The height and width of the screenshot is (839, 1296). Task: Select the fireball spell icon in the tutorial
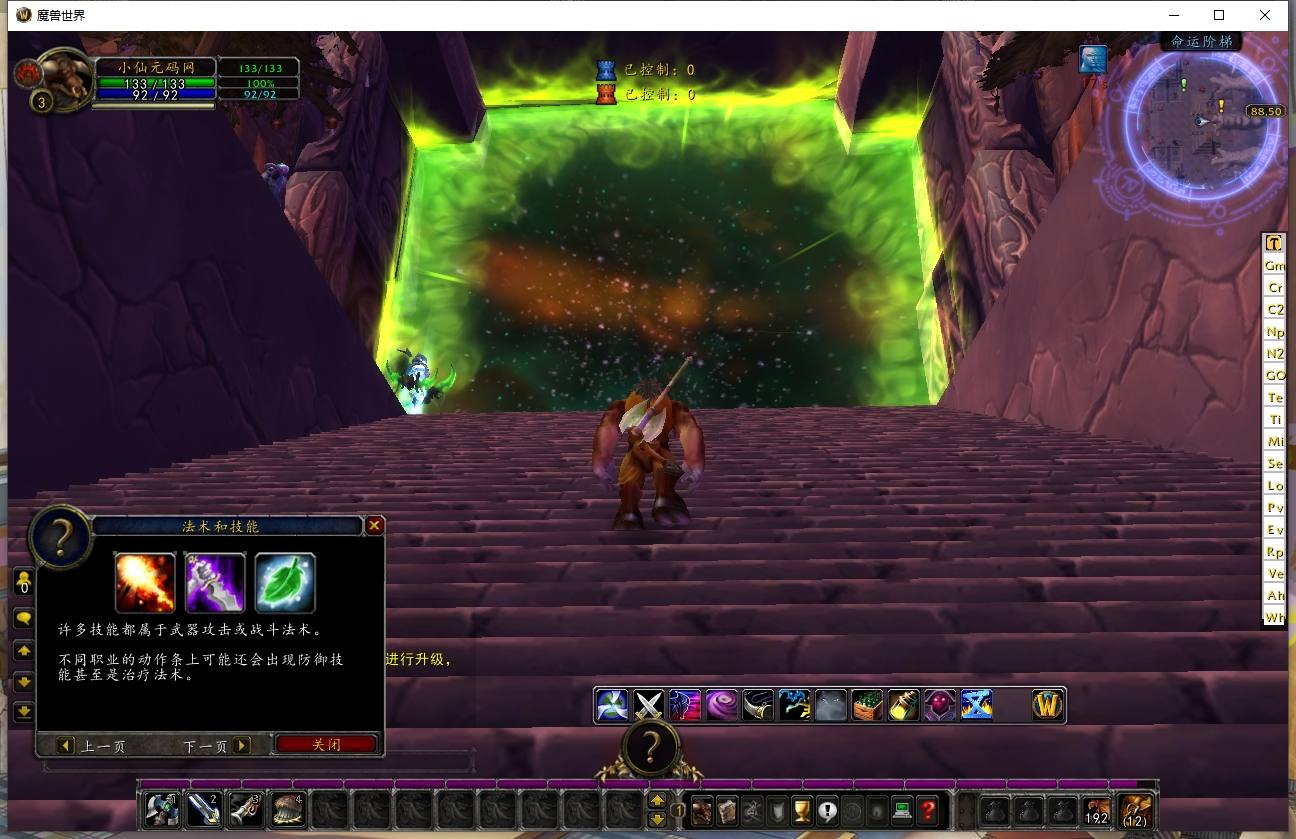145,582
